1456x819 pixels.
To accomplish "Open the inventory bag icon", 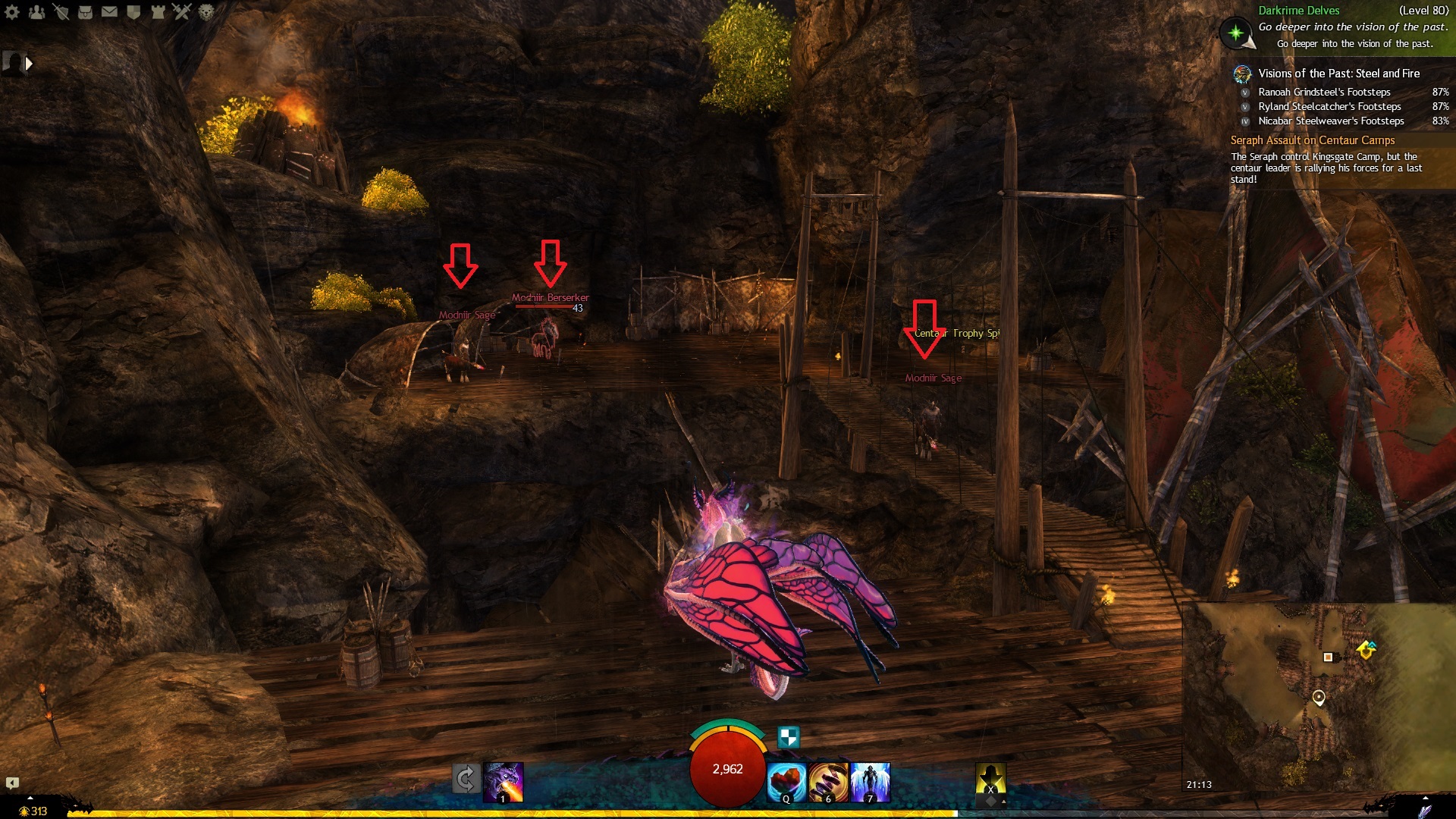I will (85, 11).
